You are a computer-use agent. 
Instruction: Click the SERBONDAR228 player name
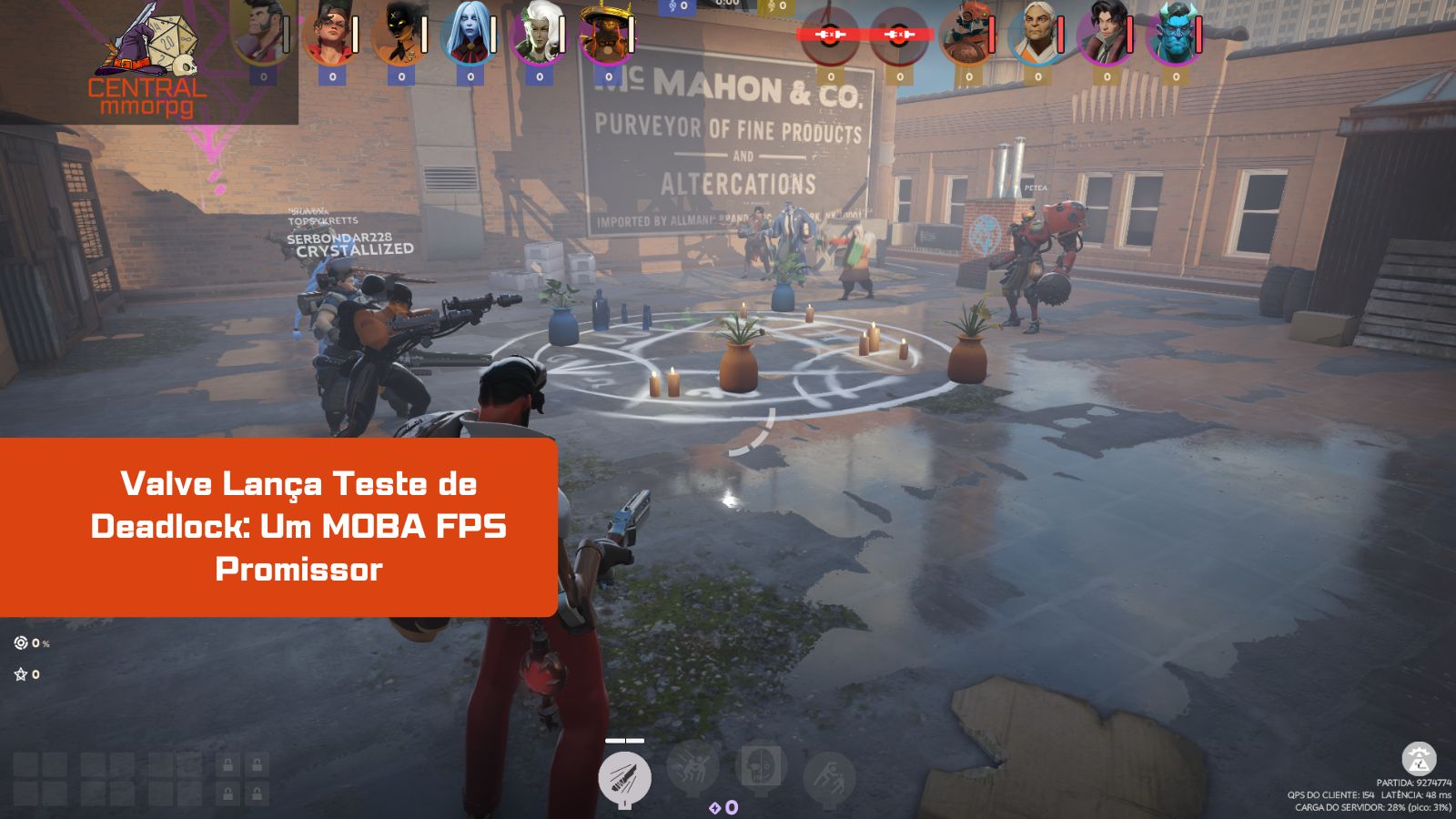pyautogui.click(x=339, y=239)
